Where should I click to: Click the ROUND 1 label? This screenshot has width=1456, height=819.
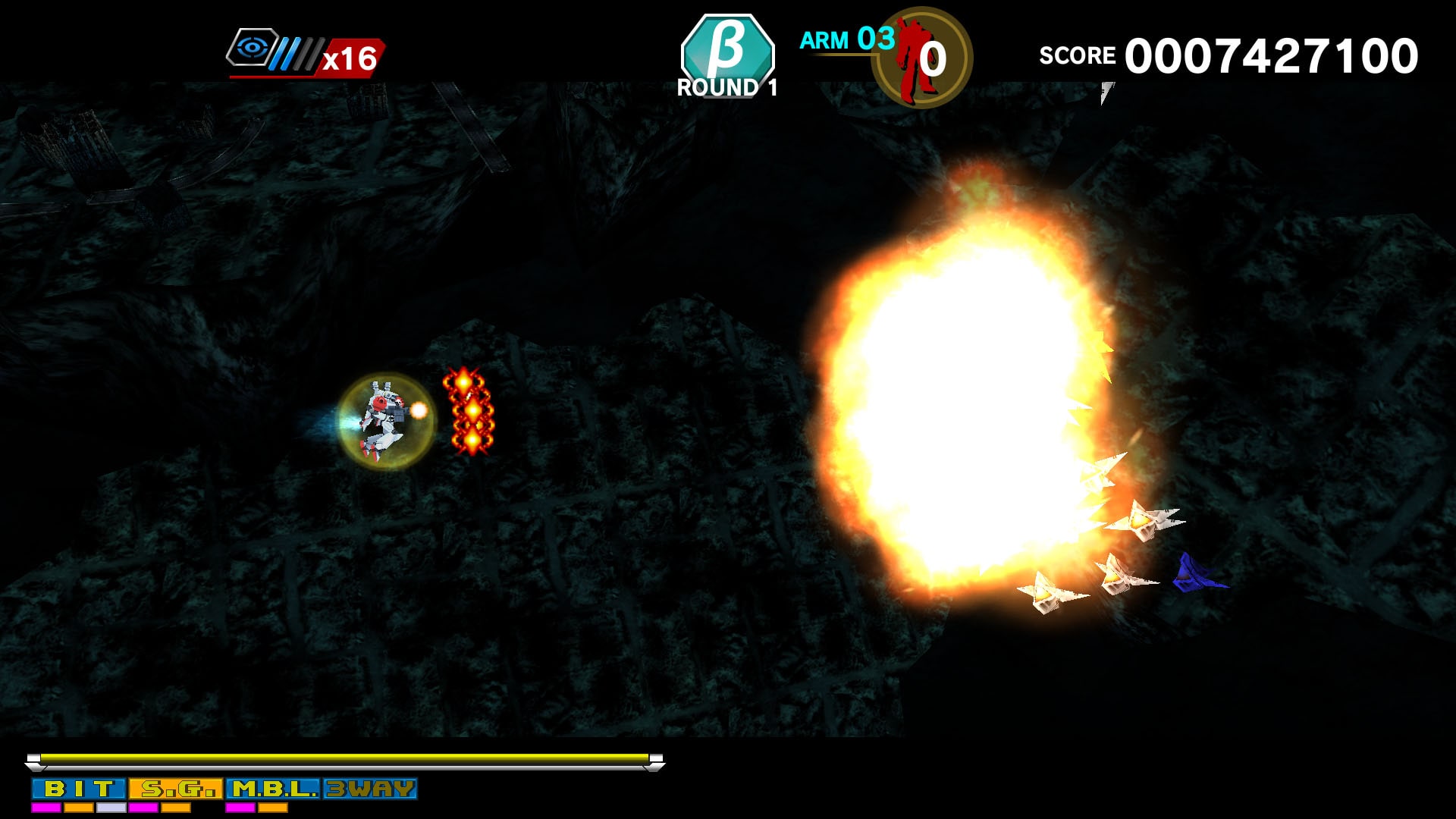point(726,88)
